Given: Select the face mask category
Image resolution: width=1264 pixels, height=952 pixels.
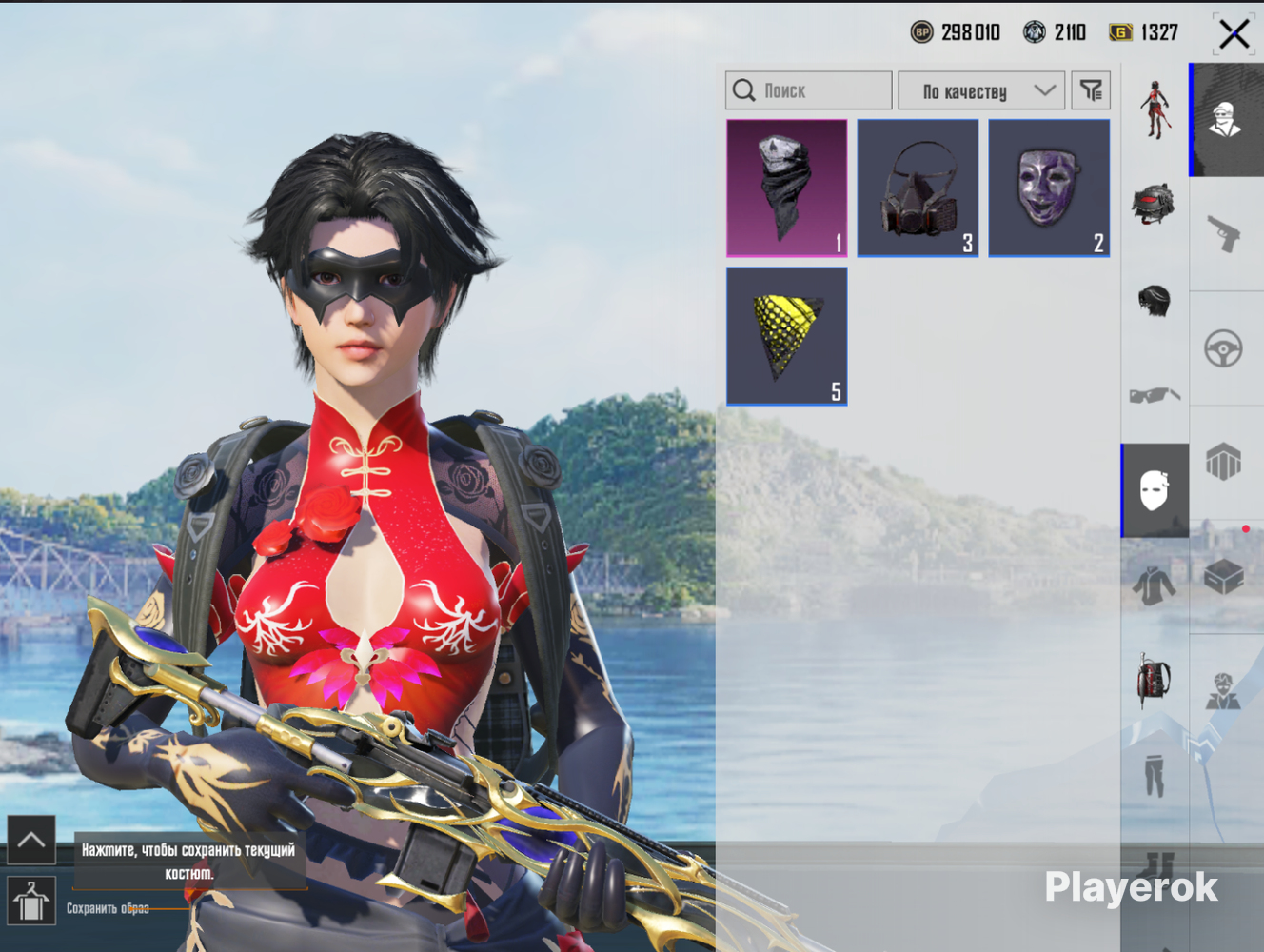Looking at the screenshot, I should [x=1155, y=490].
